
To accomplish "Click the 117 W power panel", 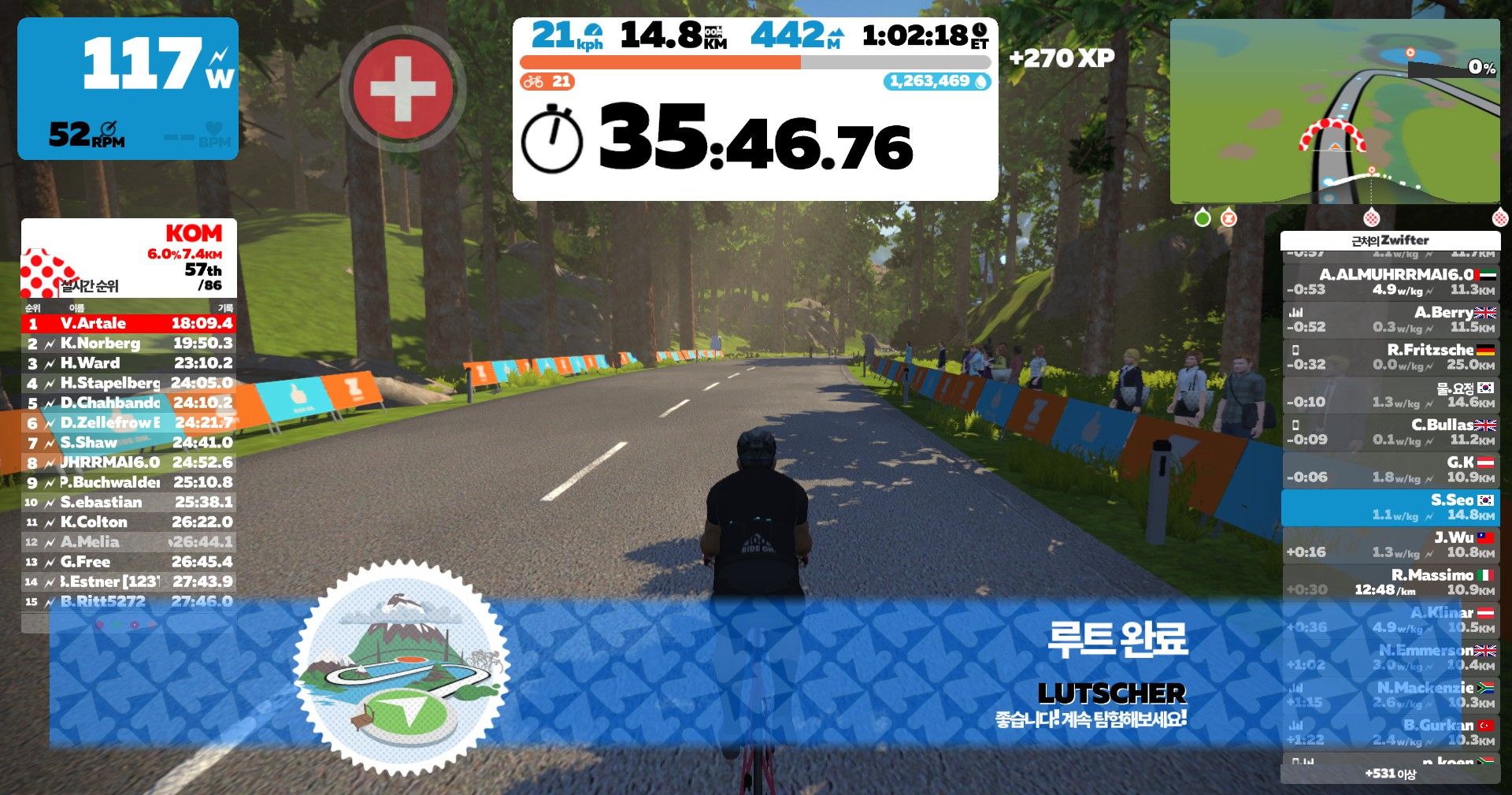I will click(x=128, y=88).
